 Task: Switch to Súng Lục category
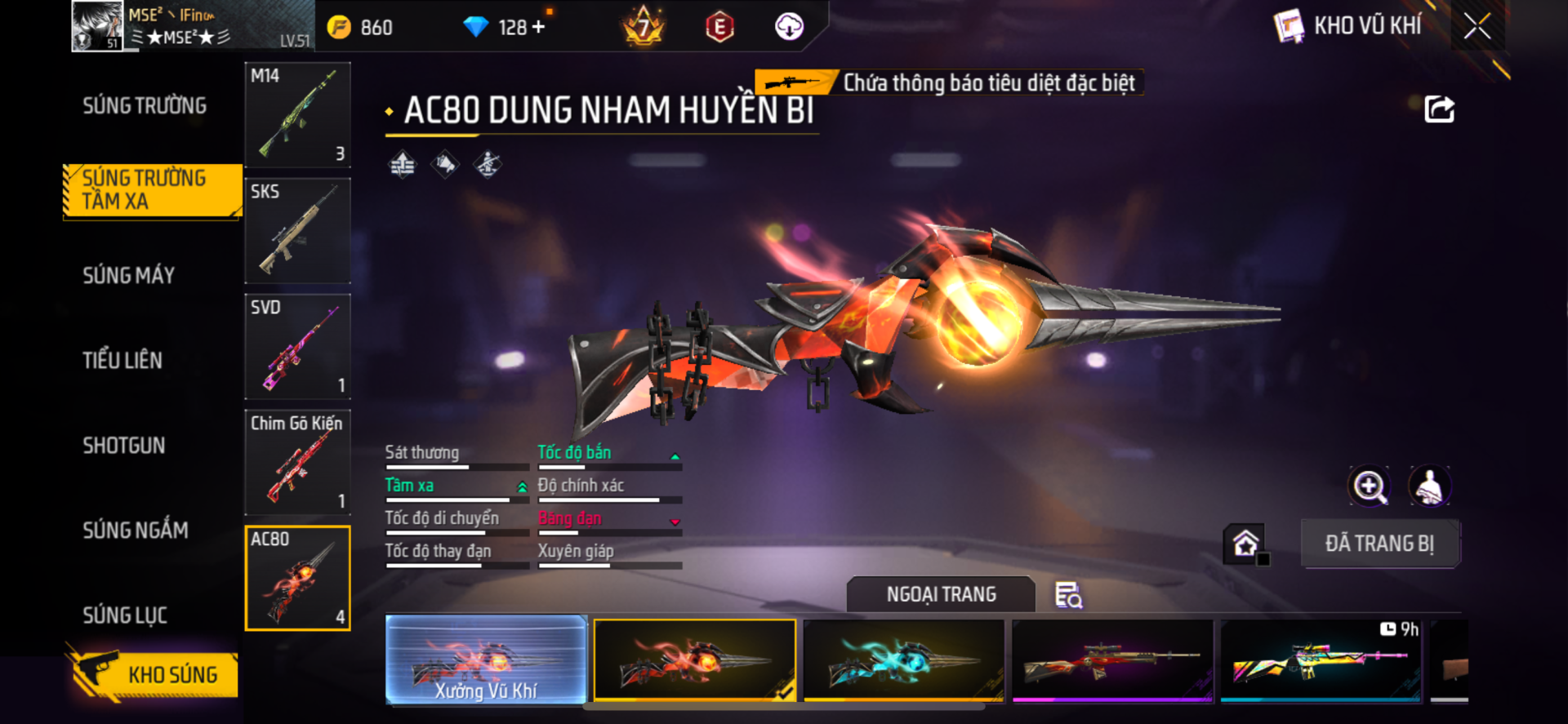pyautogui.click(x=125, y=615)
